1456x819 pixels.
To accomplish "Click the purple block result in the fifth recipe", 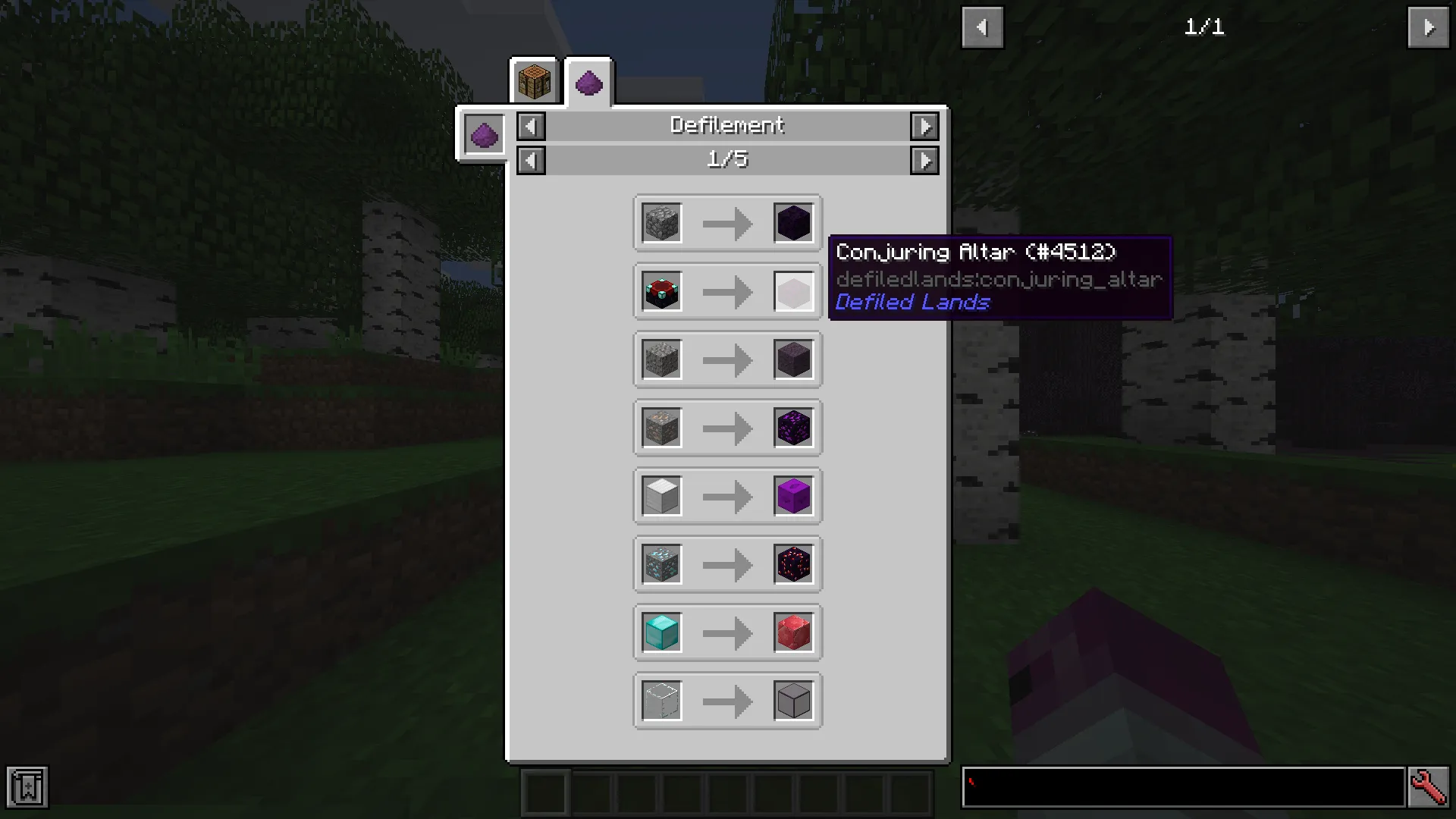I will click(792, 496).
